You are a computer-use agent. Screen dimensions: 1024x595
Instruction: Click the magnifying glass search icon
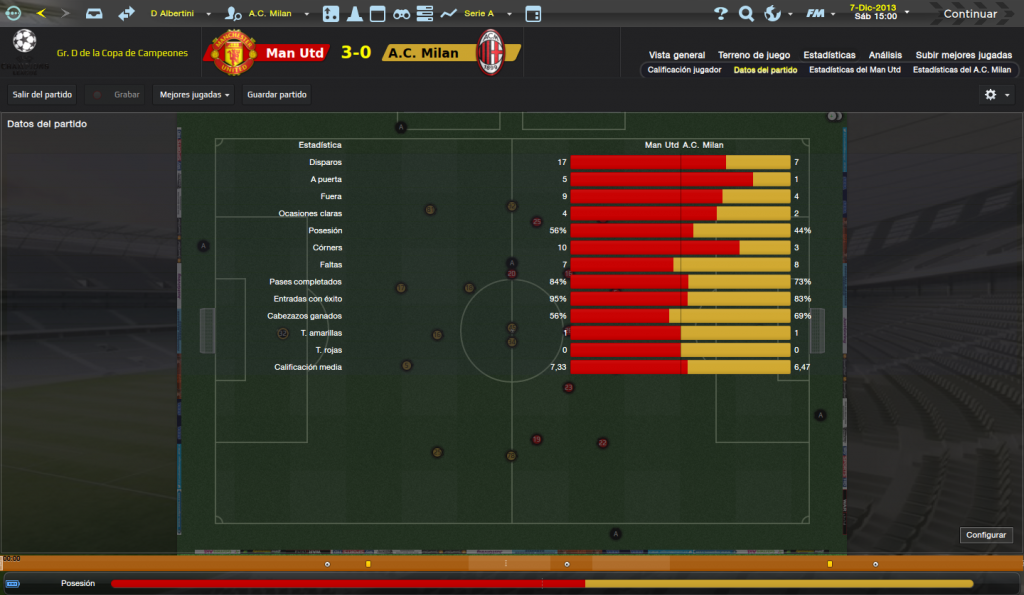coord(746,14)
